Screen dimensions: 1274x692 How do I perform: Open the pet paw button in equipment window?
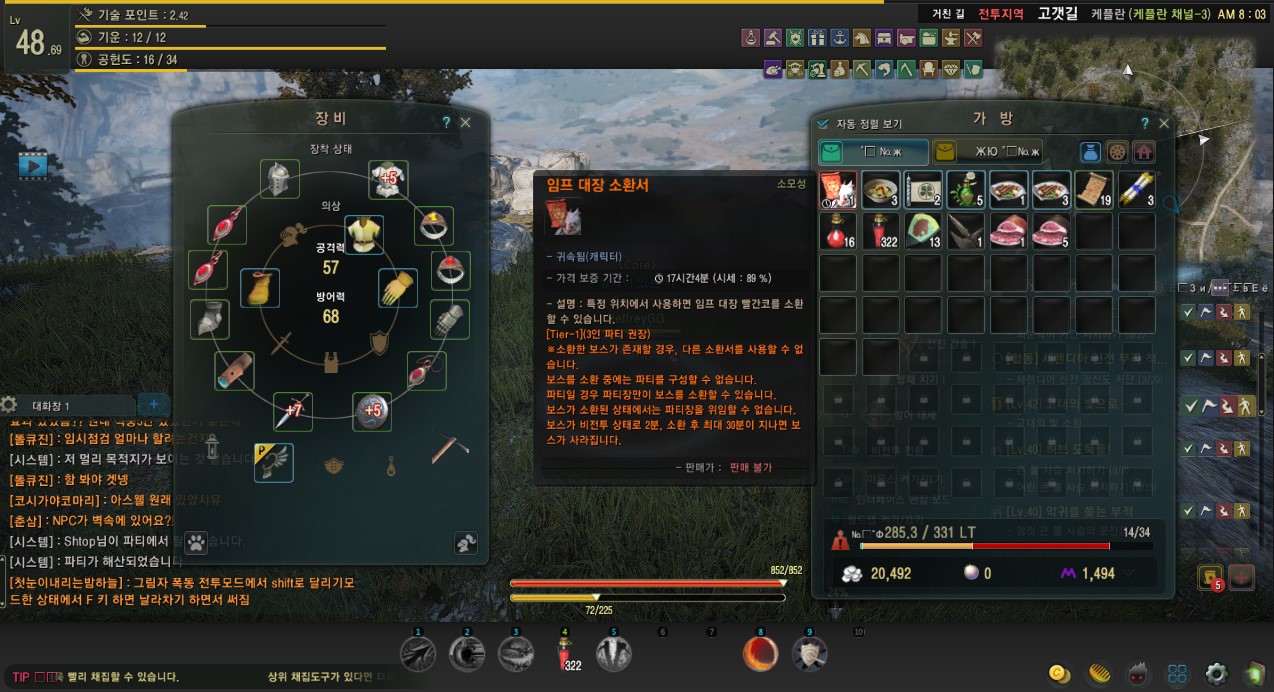tap(196, 540)
